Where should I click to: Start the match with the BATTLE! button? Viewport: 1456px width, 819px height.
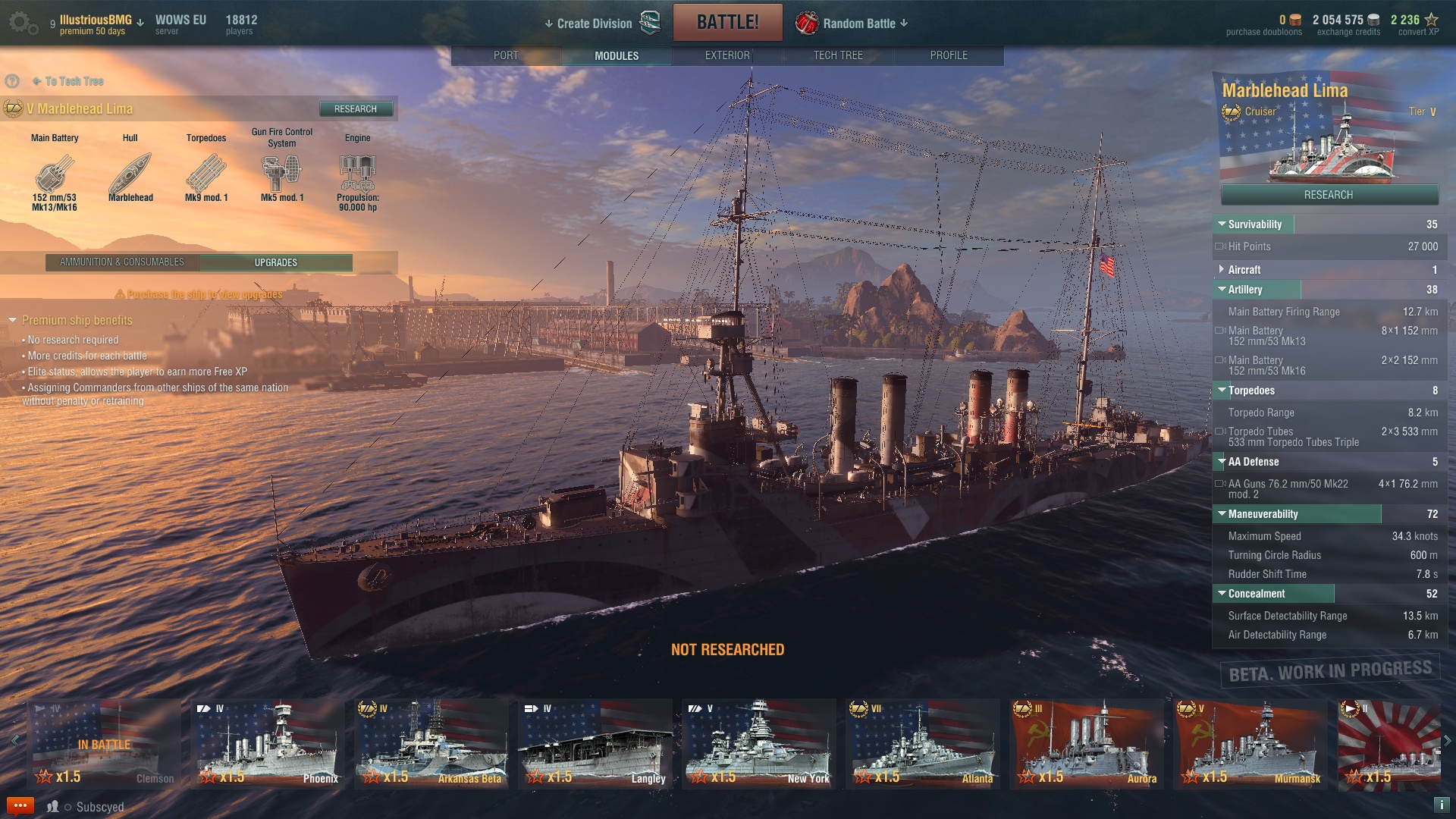point(727,23)
